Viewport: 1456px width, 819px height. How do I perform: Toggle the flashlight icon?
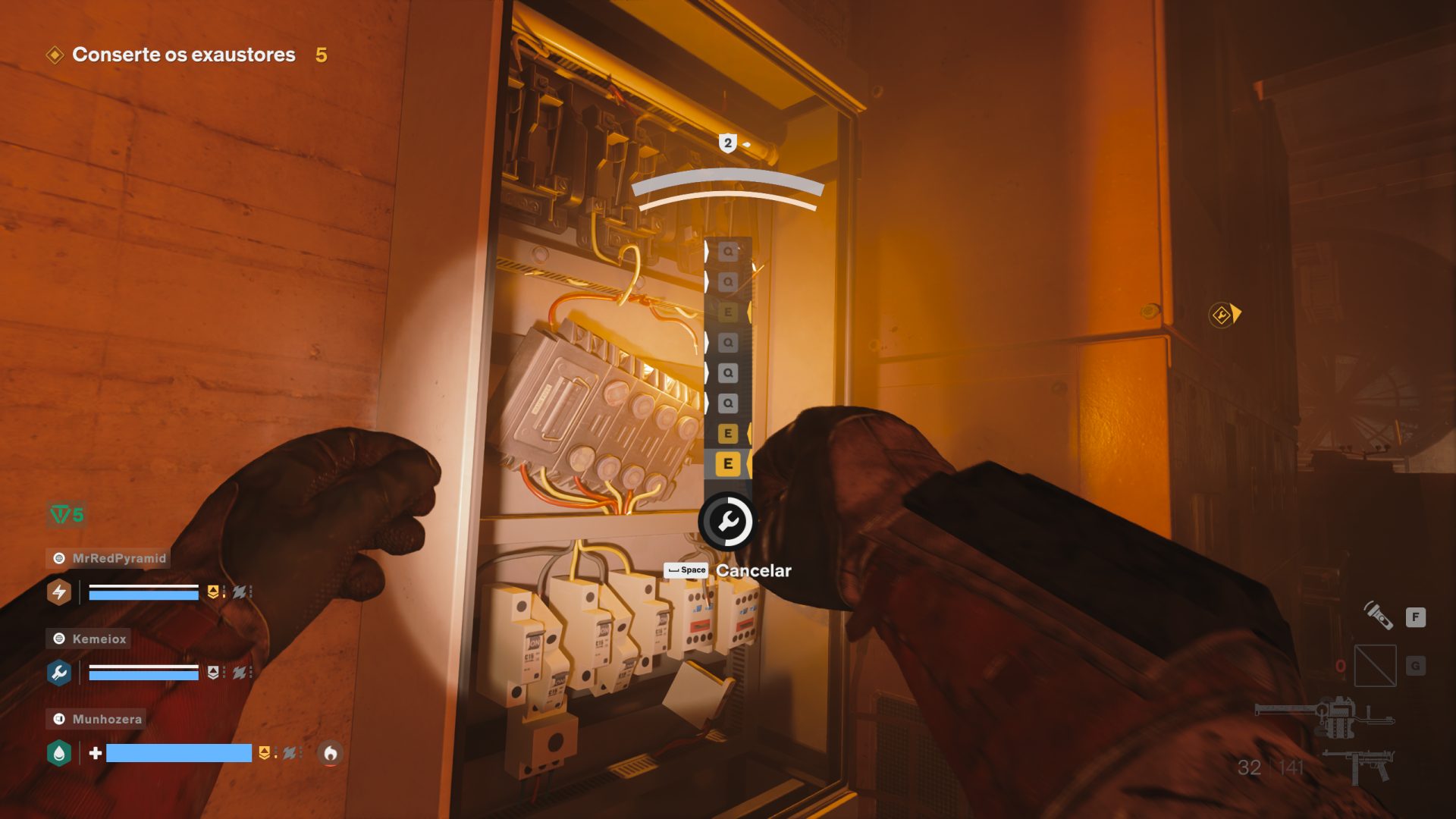click(x=1379, y=615)
